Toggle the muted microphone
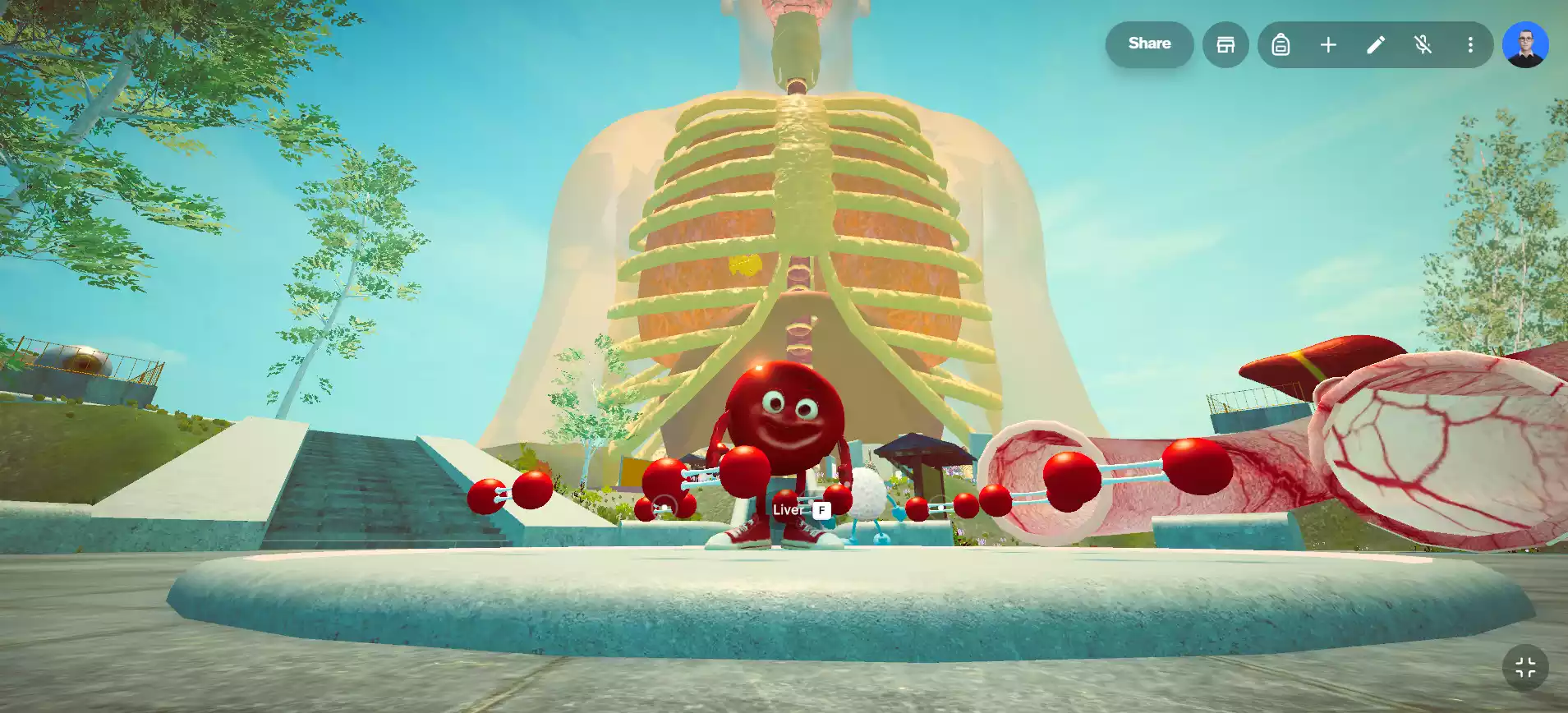The image size is (1568, 713). tap(1423, 44)
